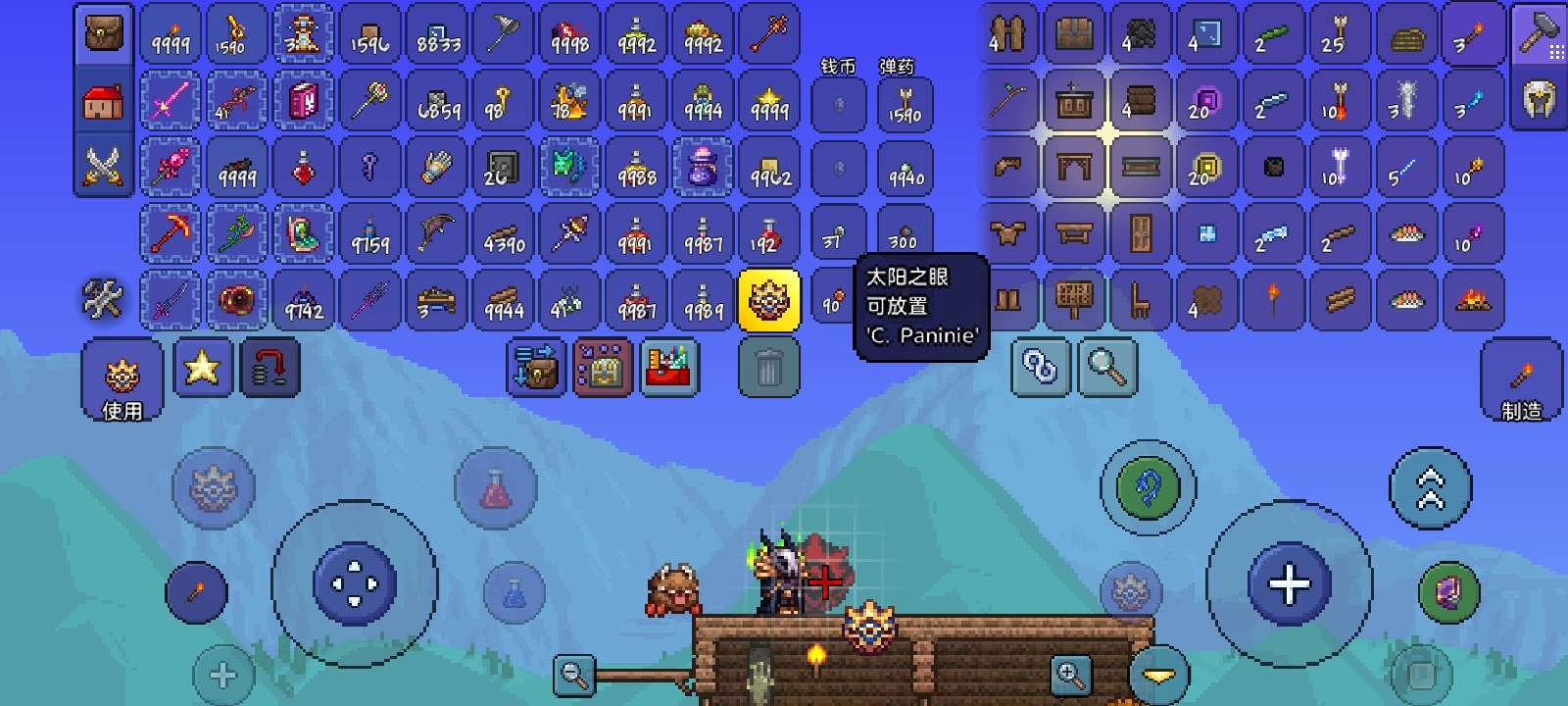Select the red pickaxe inventory slot
The image size is (1568, 706).
coord(171,233)
